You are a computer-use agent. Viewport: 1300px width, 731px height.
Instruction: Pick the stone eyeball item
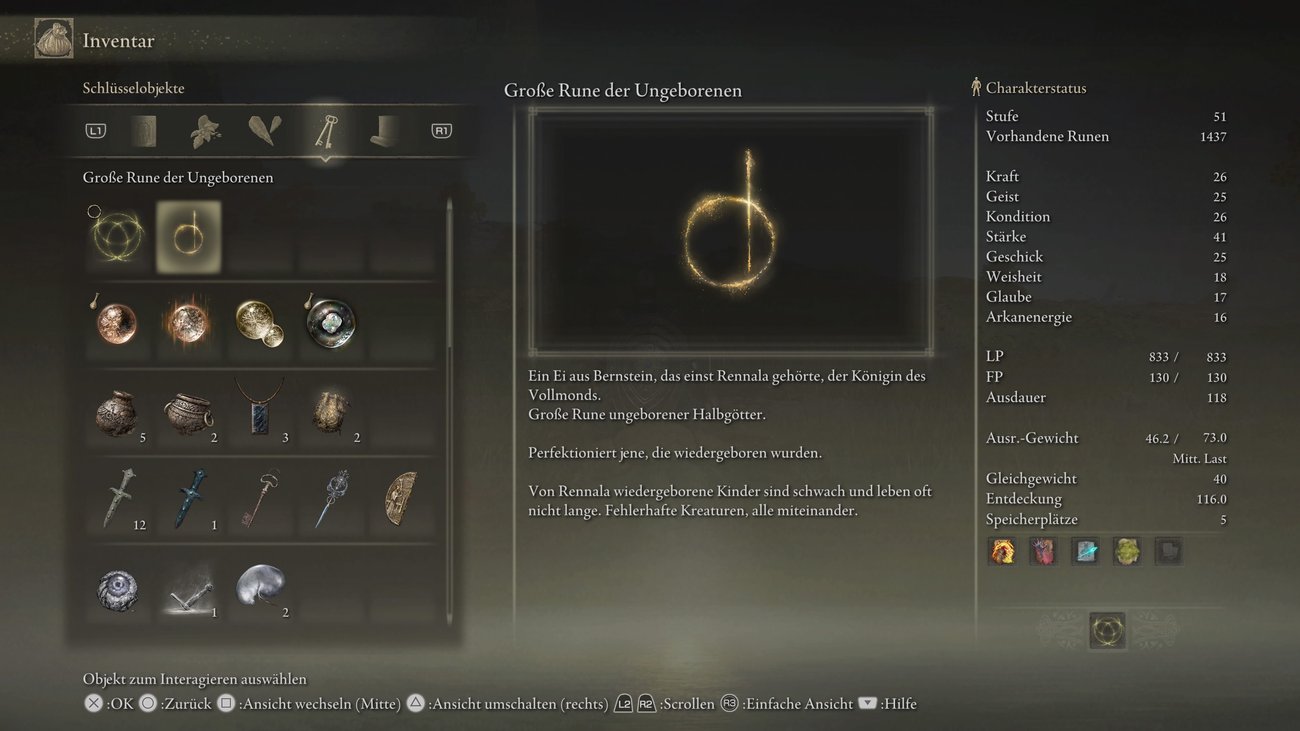coord(117,588)
